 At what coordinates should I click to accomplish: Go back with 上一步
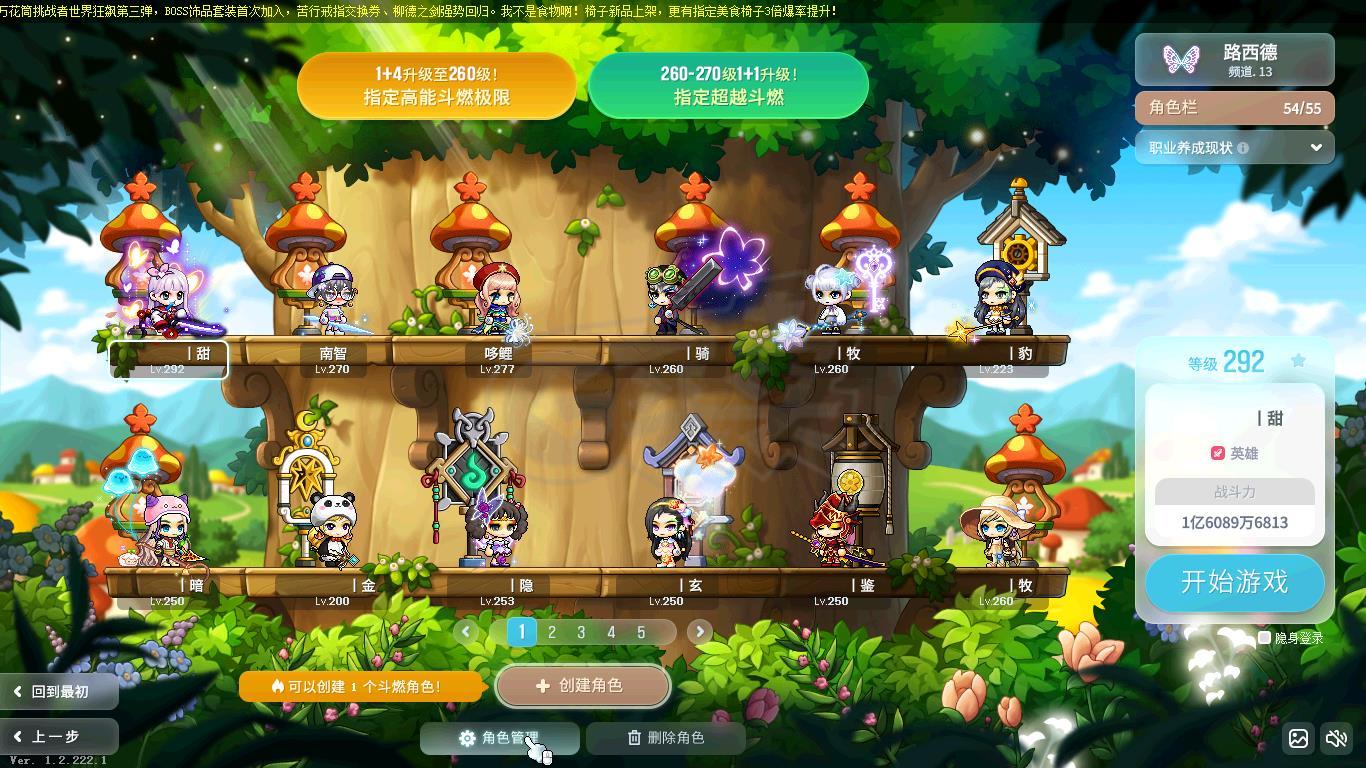pyautogui.click(x=58, y=737)
